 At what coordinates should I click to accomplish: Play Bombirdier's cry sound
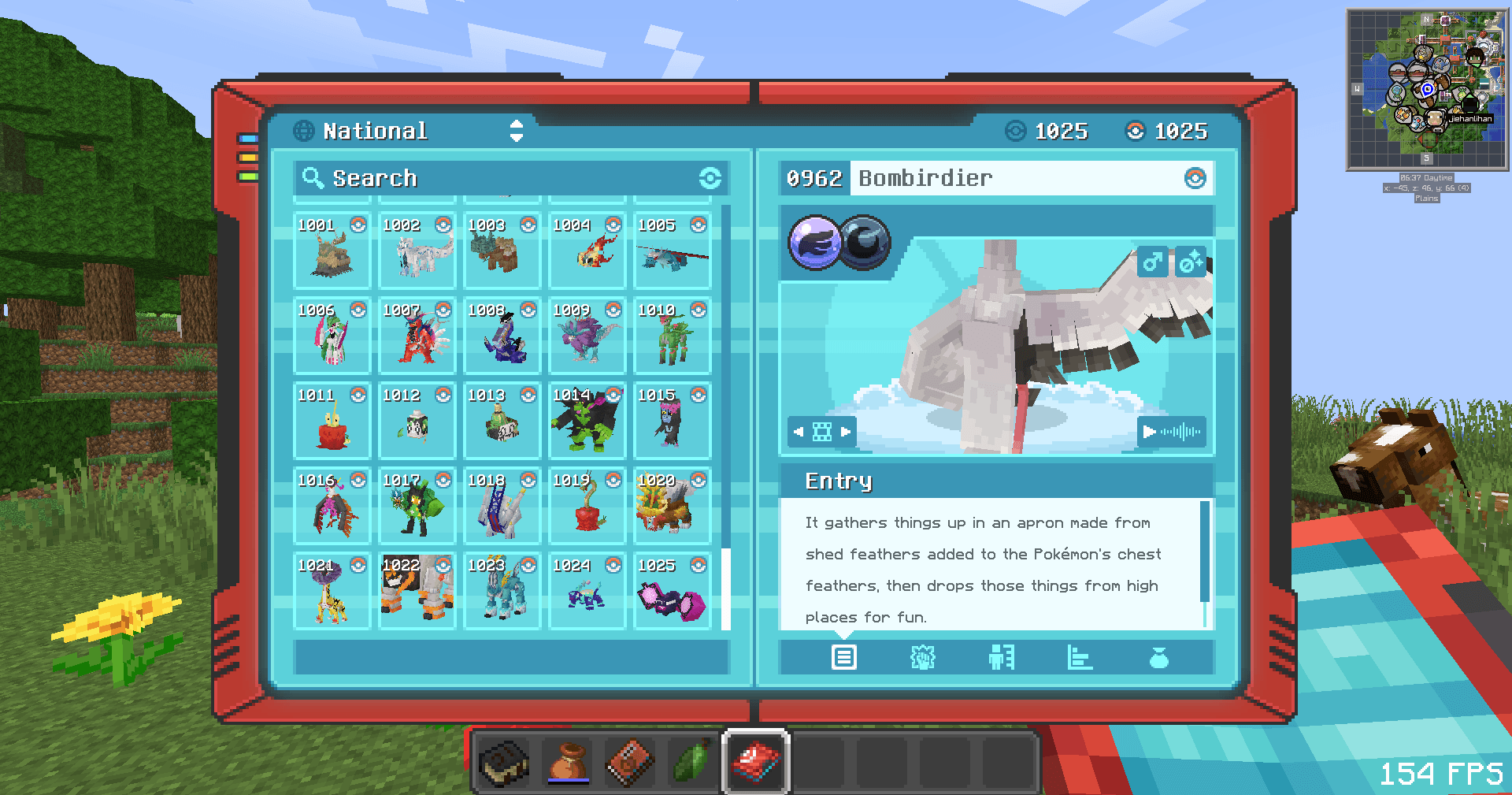(1172, 432)
